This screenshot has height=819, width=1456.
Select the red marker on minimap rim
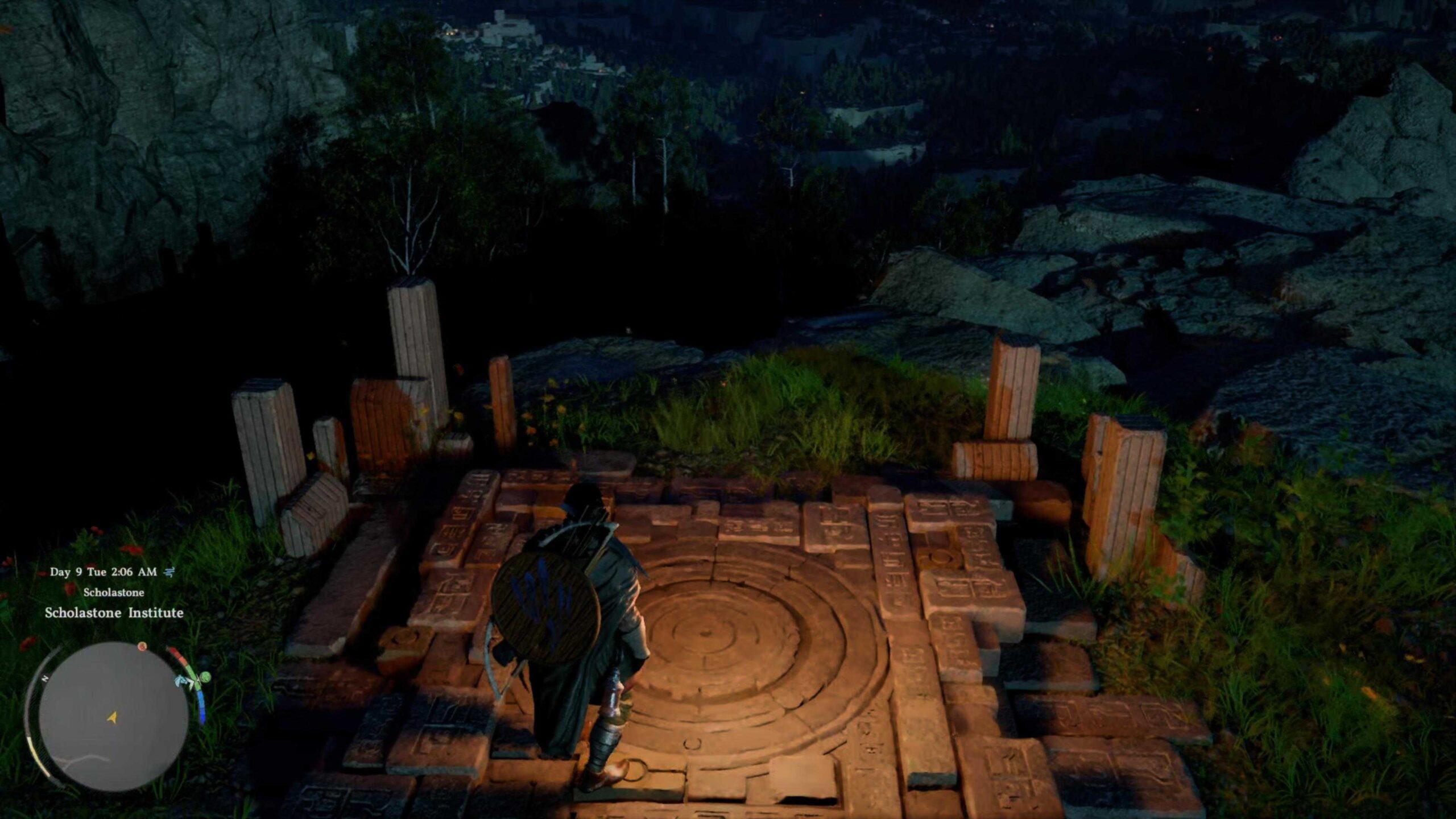pos(143,646)
